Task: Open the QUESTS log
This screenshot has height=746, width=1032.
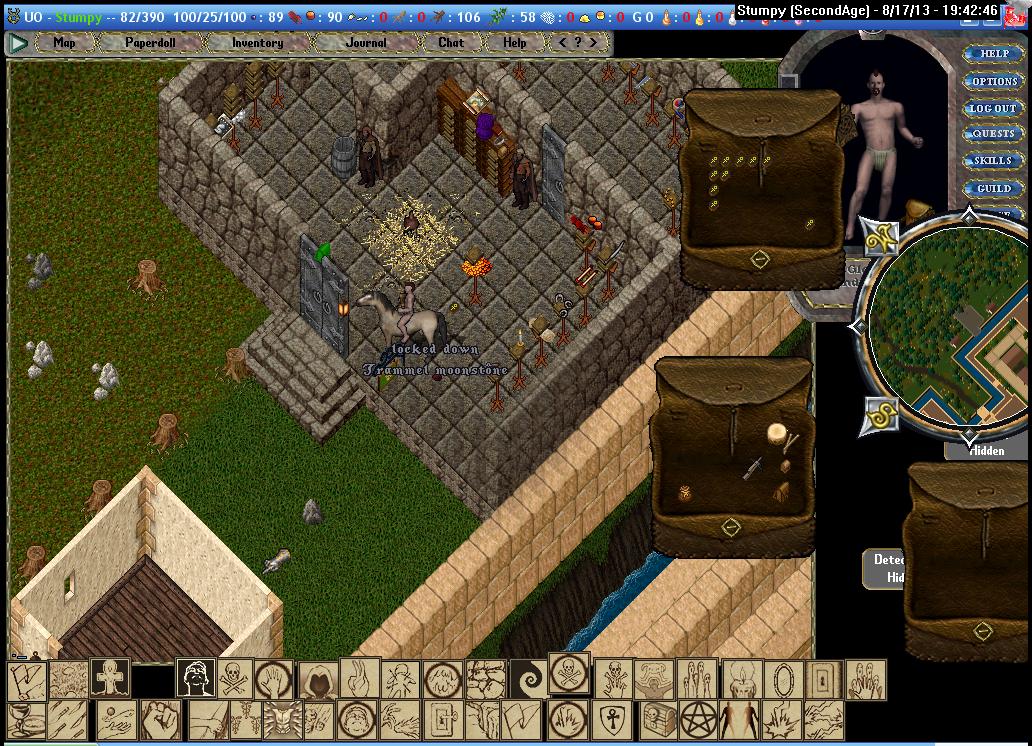Action: tap(992, 134)
